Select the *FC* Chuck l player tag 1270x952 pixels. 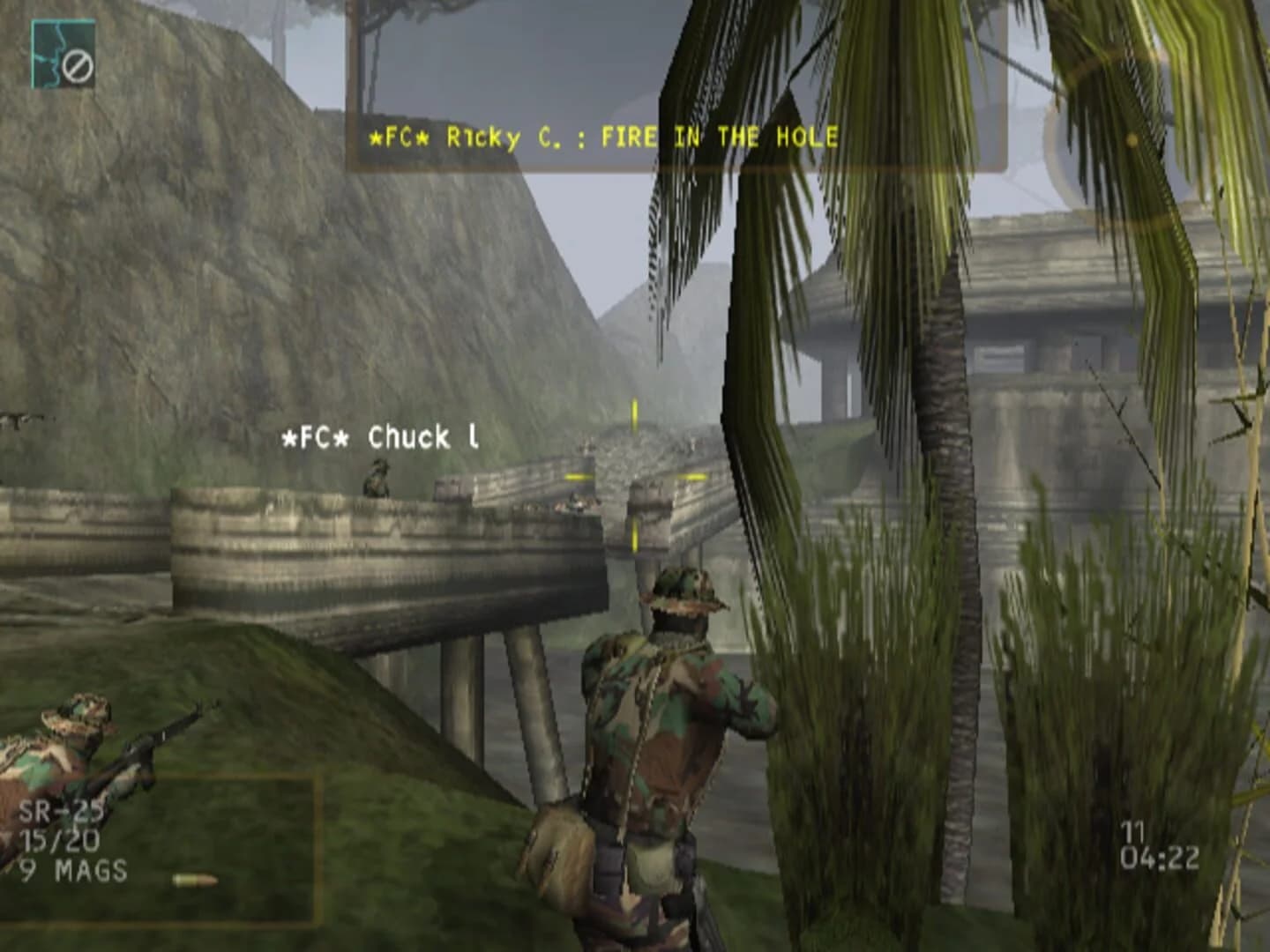(x=379, y=435)
